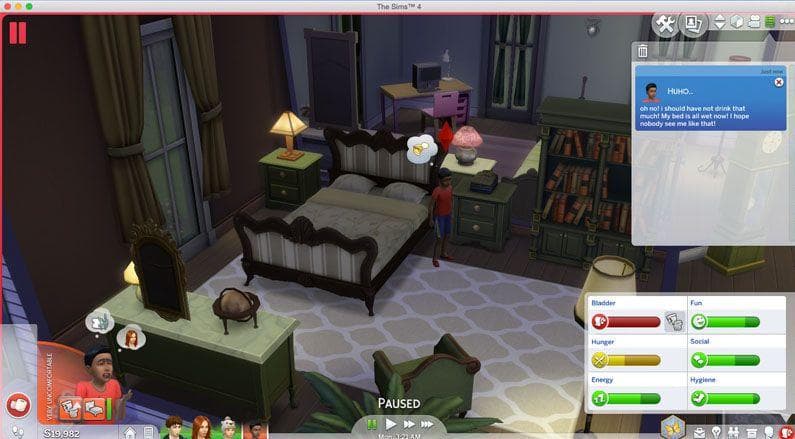Open the three-dot options menu
795x439 pixels.
785,22
